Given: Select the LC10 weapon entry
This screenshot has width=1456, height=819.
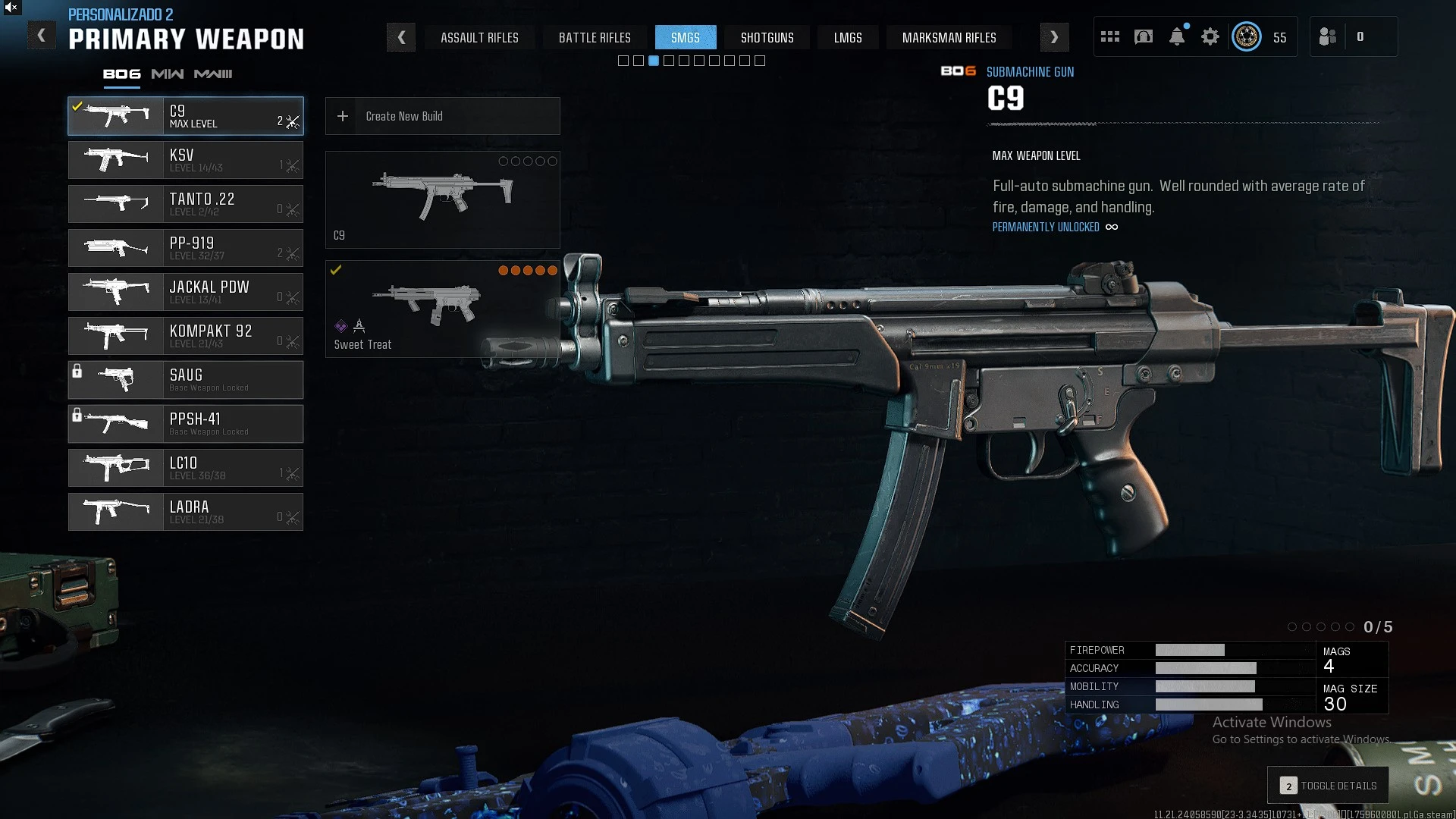Looking at the screenshot, I should pos(186,468).
